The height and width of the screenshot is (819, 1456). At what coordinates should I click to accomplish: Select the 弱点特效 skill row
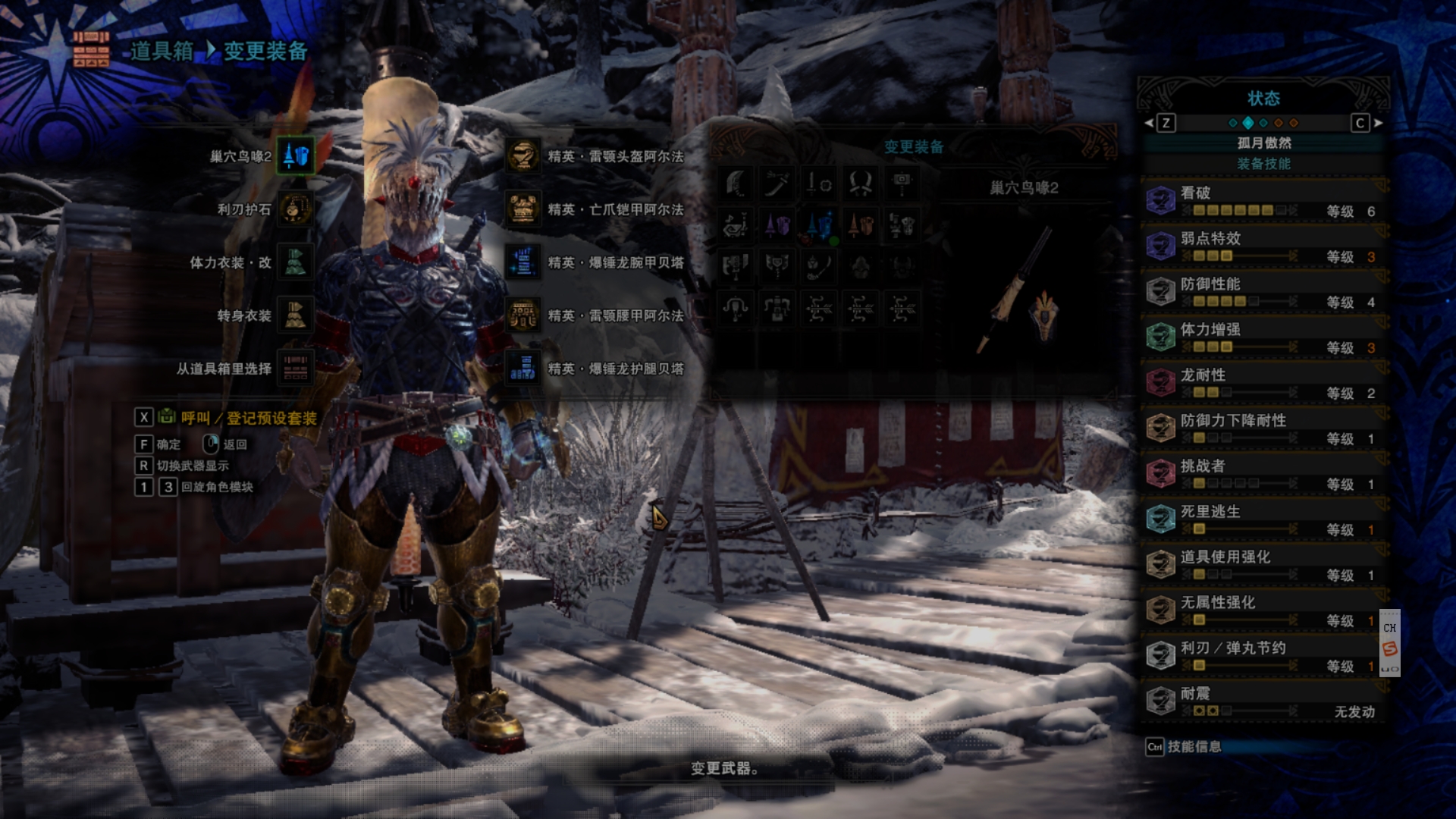(x=1263, y=246)
